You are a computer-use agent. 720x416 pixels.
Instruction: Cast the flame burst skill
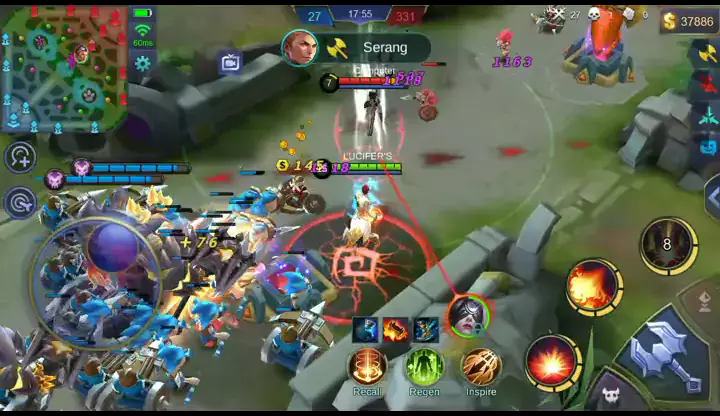click(593, 287)
